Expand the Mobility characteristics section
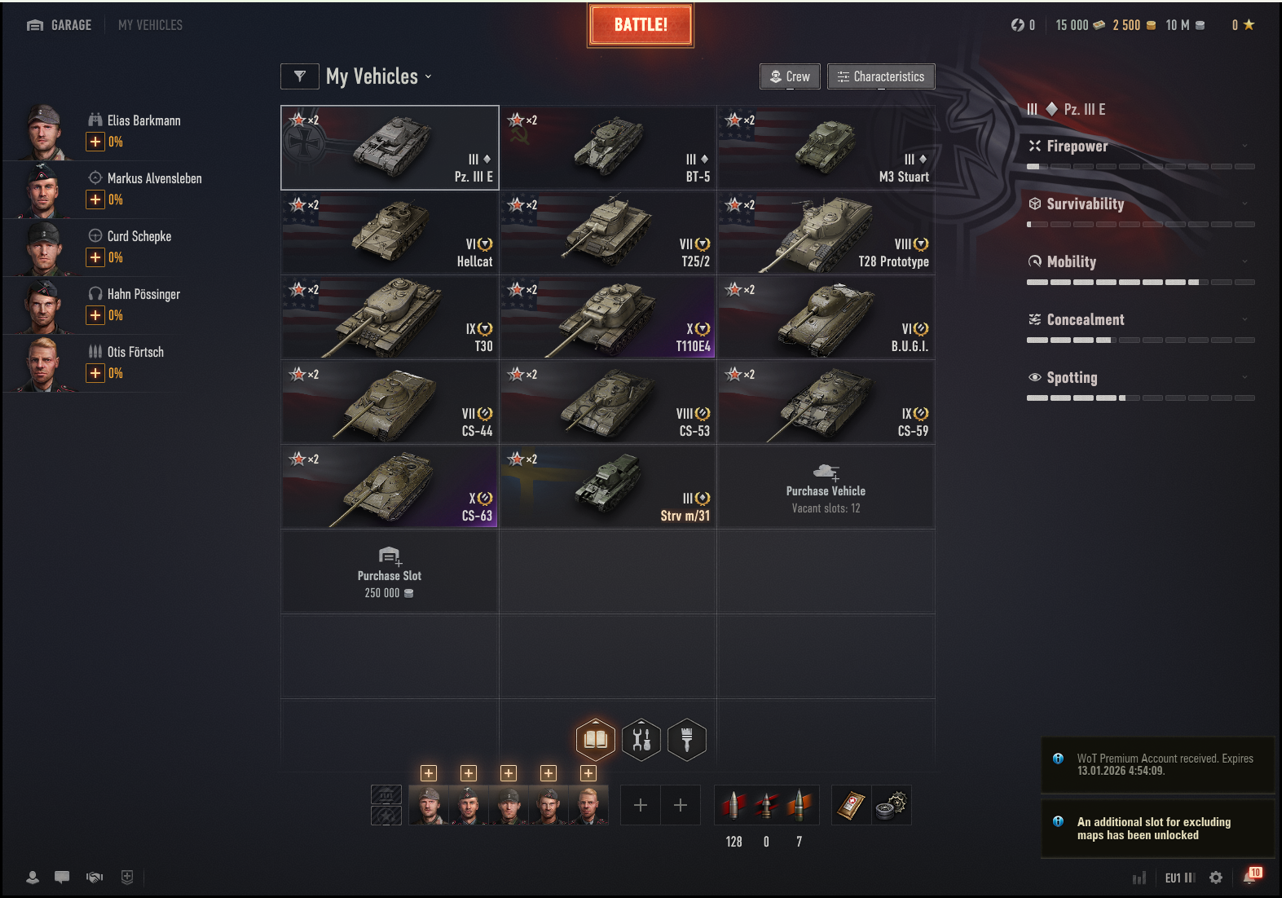The height and width of the screenshot is (898, 1282). pyautogui.click(x=1140, y=262)
